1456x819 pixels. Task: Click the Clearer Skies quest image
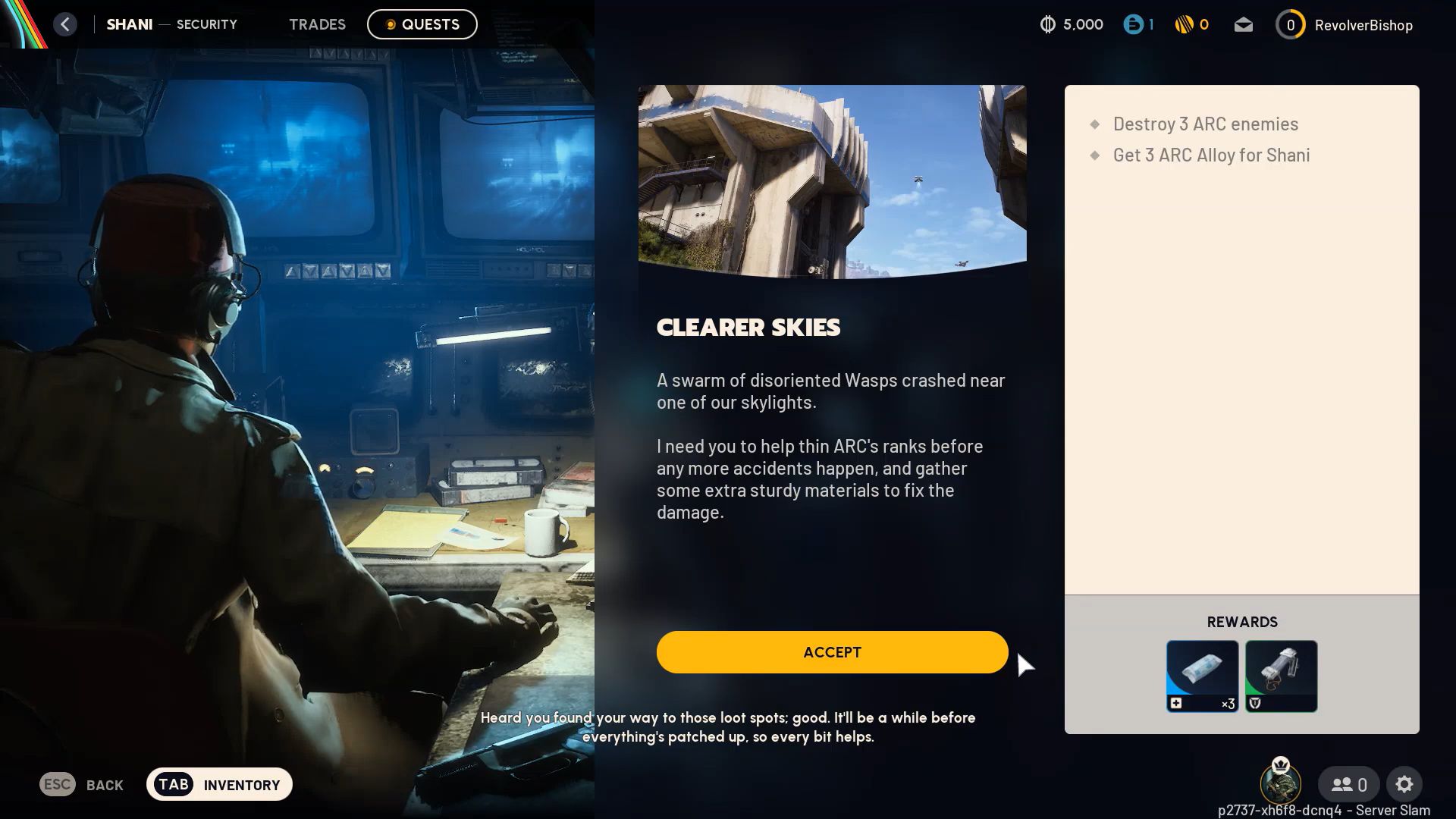tap(833, 177)
